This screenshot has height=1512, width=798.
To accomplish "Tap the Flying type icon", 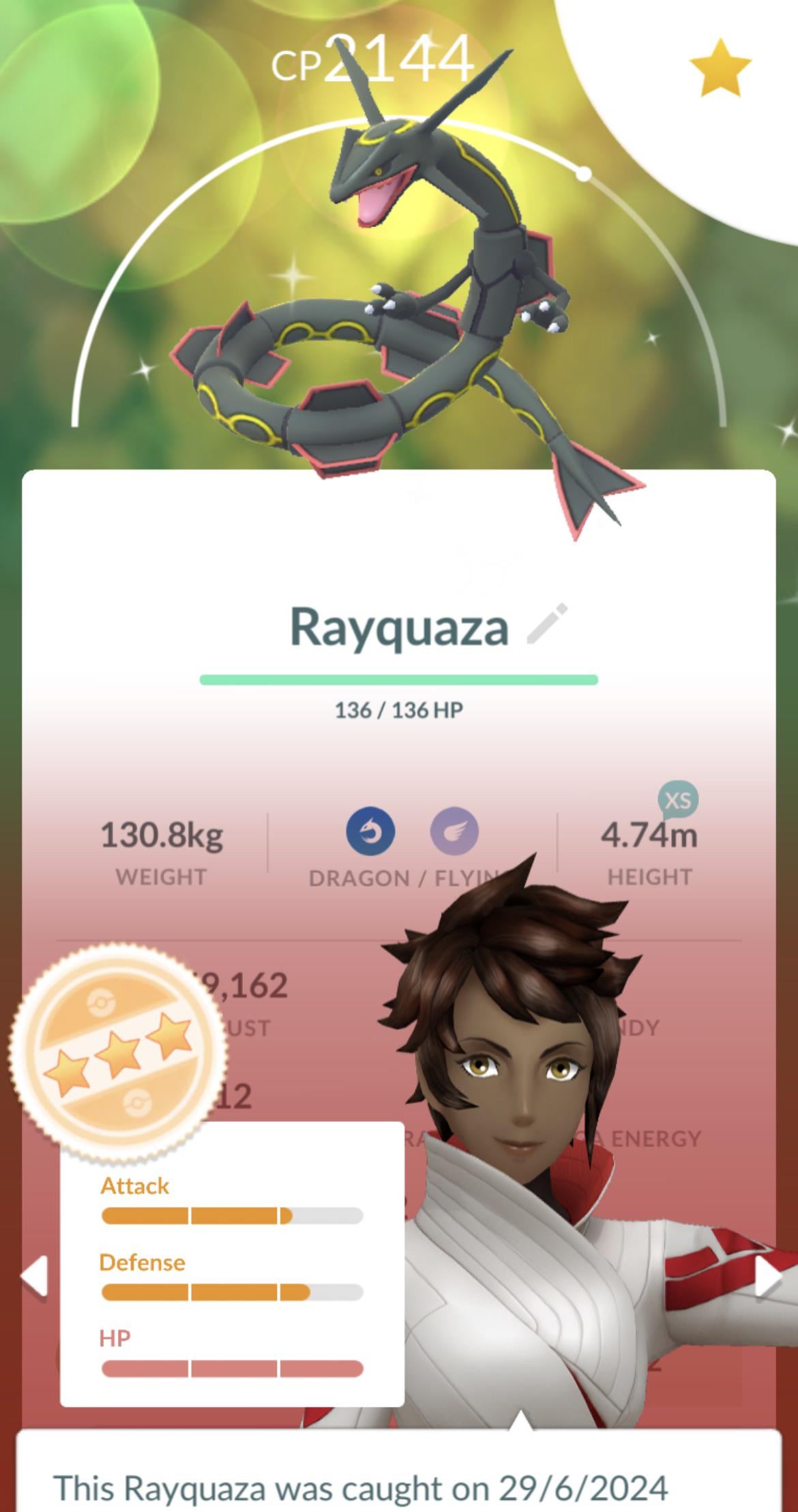I will pos(454,831).
